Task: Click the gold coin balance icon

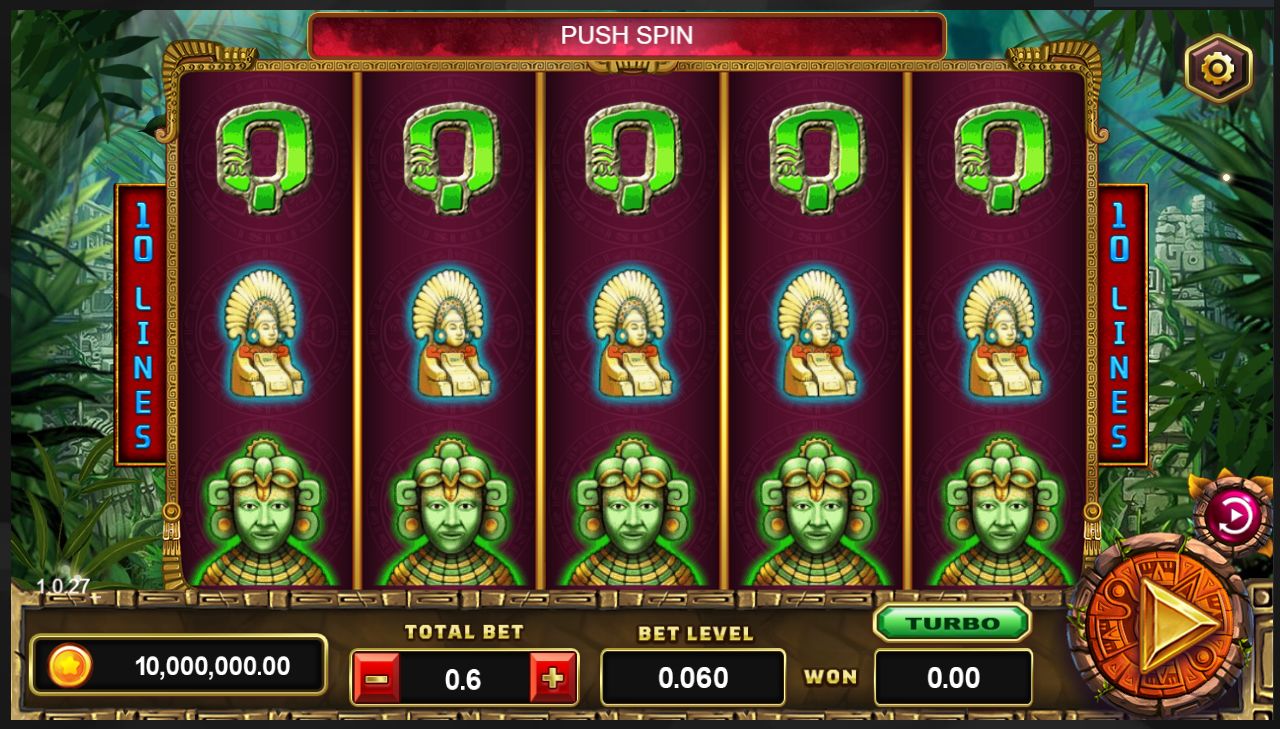Action: click(x=70, y=666)
